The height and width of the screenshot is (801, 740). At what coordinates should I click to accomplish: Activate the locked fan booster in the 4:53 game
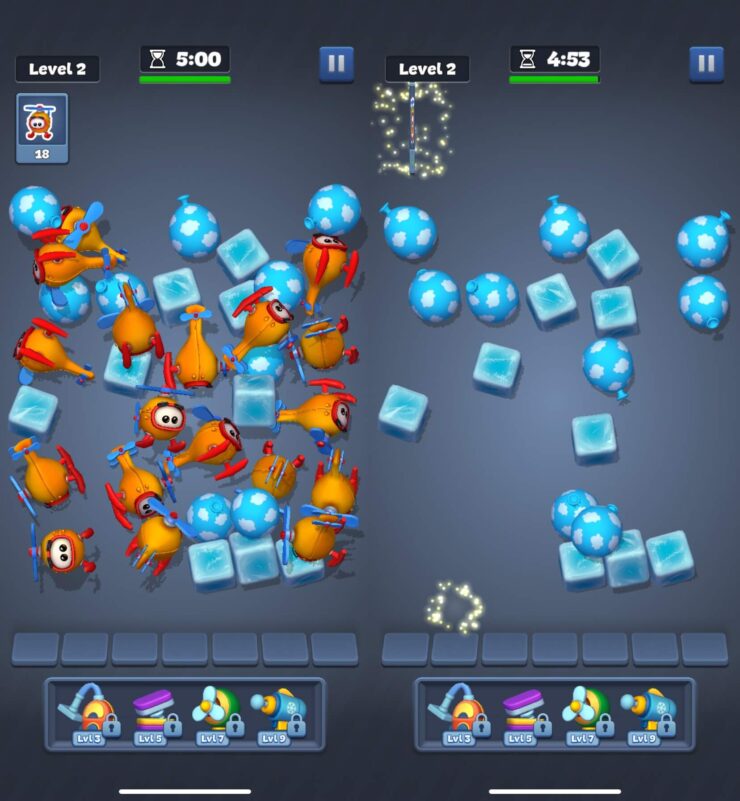586,712
